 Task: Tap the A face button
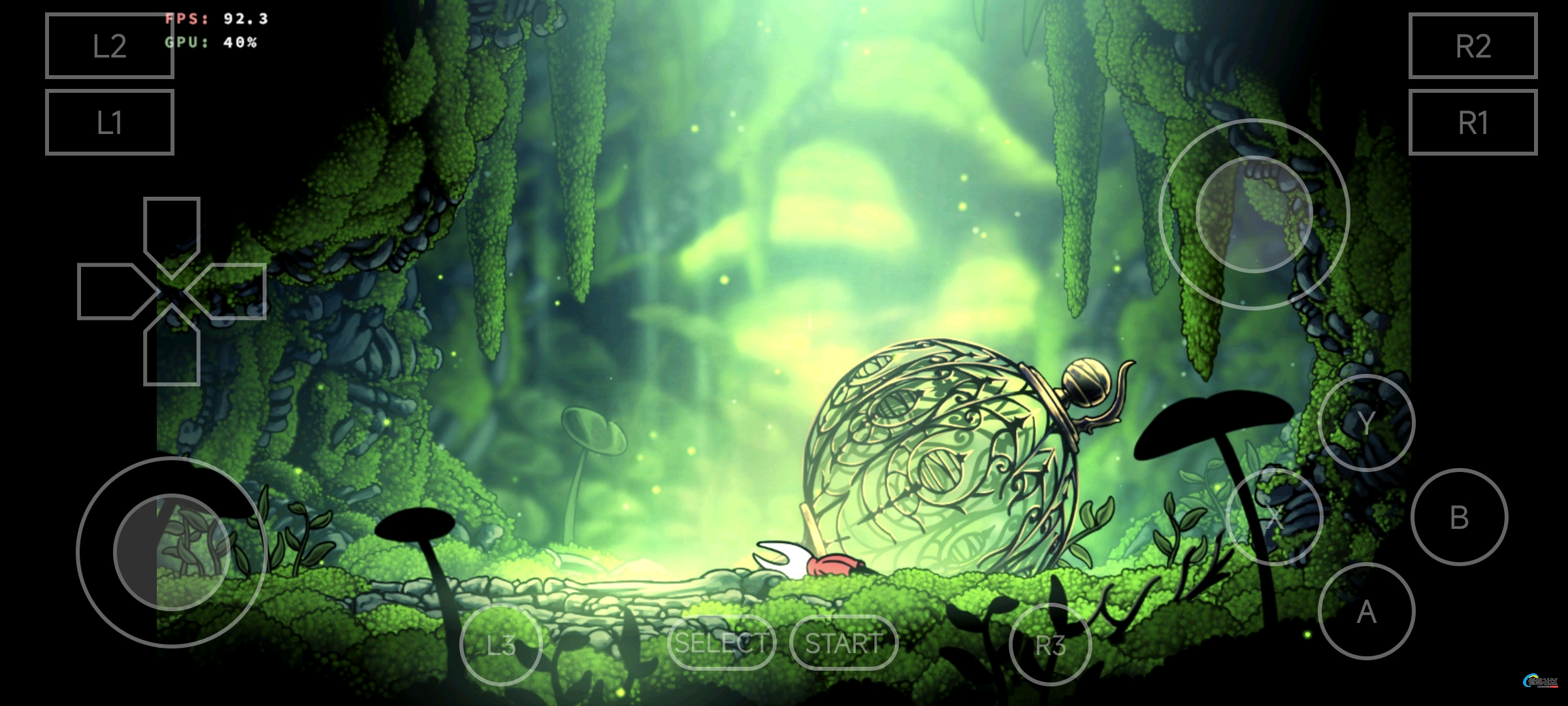point(1366,611)
